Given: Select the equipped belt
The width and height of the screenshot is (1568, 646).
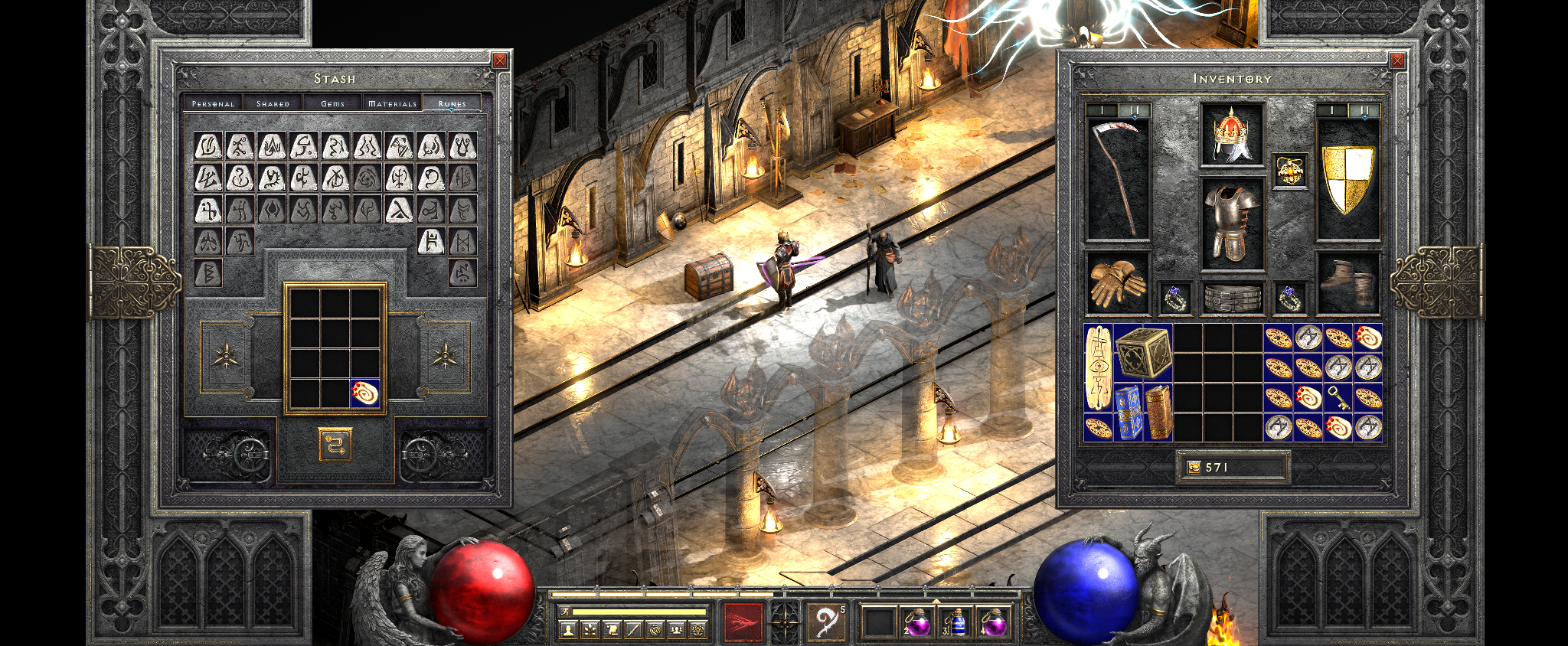Looking at the screenshot, I should click(1231, 298).
